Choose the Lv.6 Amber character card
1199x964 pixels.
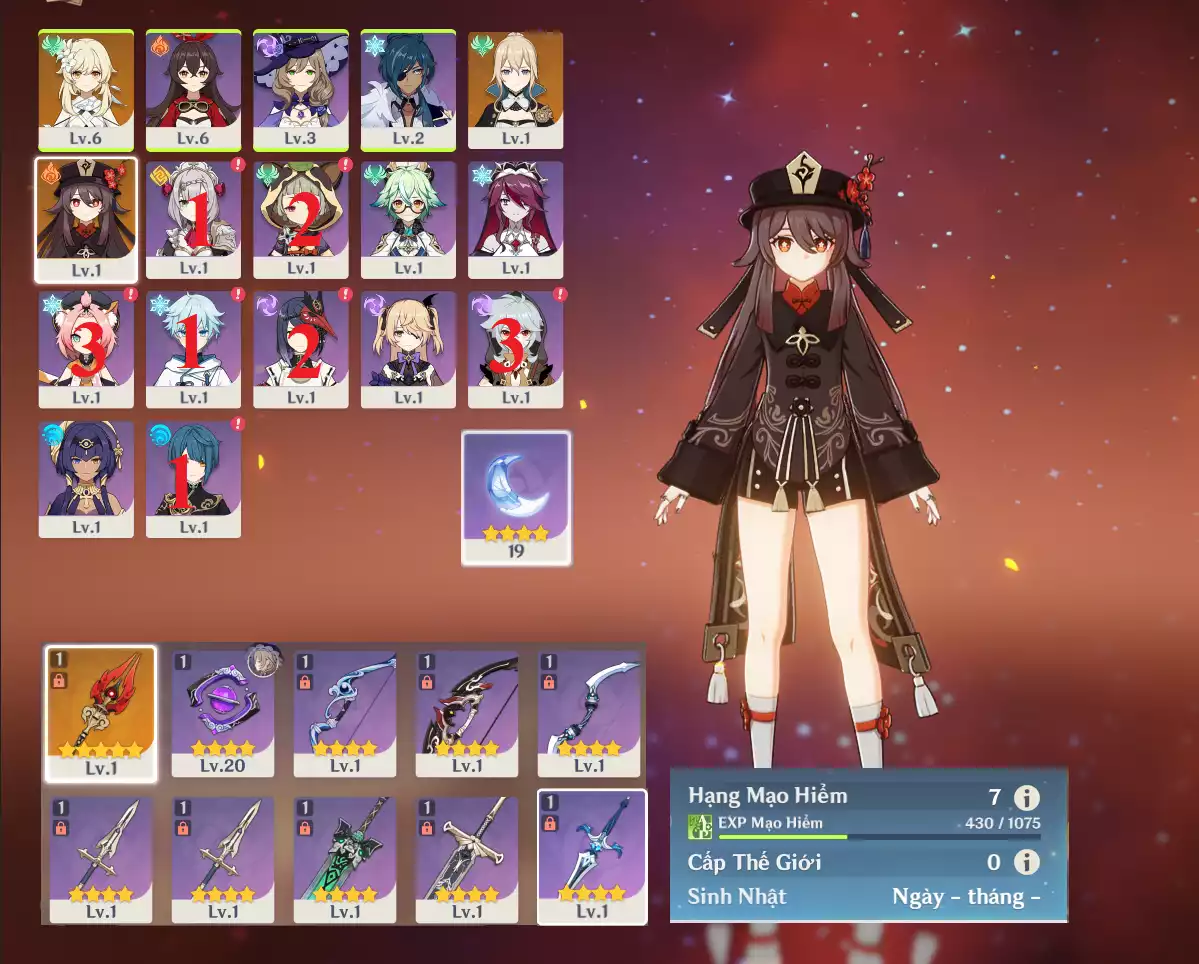(193, 90)
